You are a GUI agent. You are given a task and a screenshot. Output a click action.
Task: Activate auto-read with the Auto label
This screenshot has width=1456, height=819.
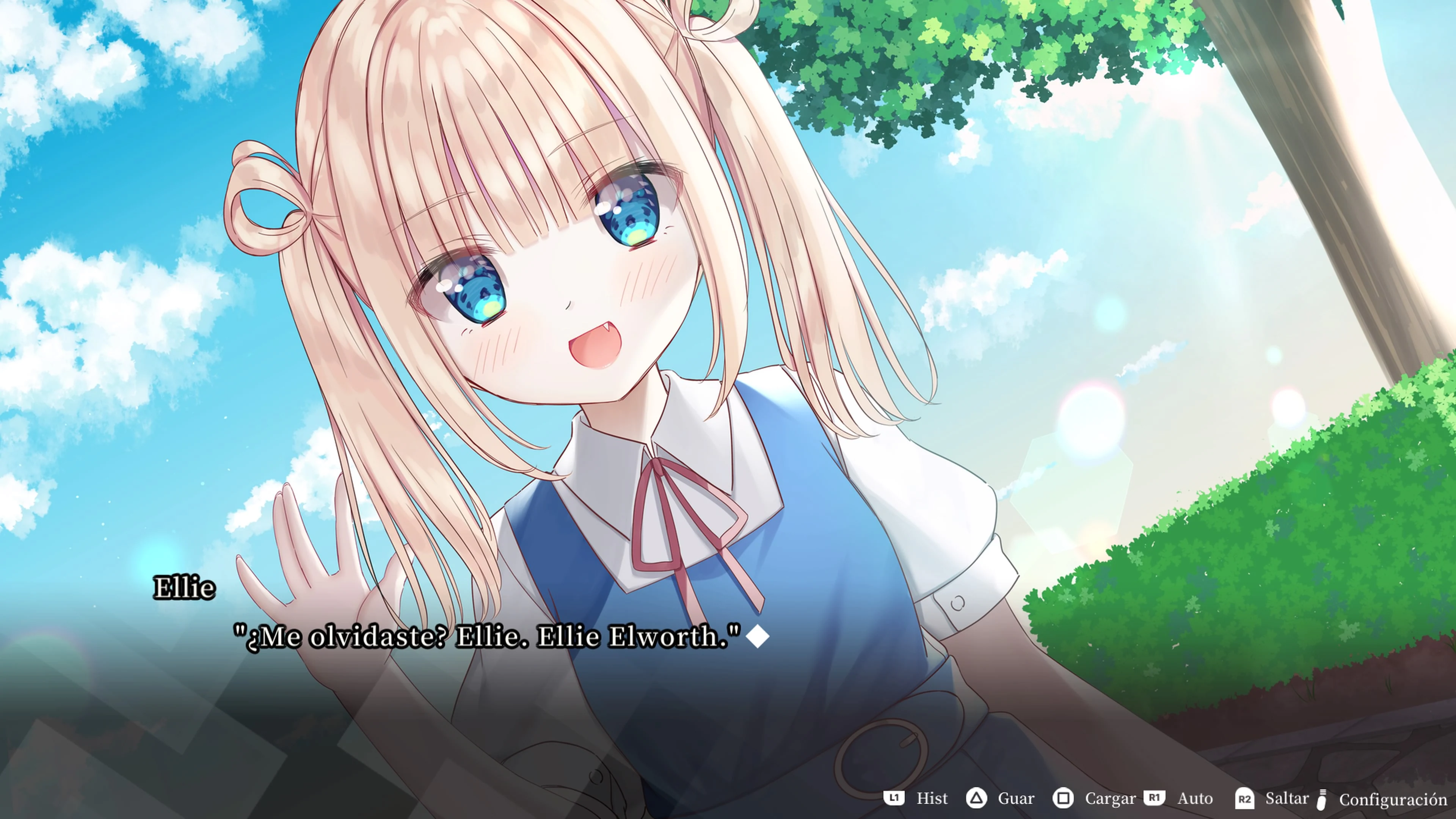(x=1194, y=799)
